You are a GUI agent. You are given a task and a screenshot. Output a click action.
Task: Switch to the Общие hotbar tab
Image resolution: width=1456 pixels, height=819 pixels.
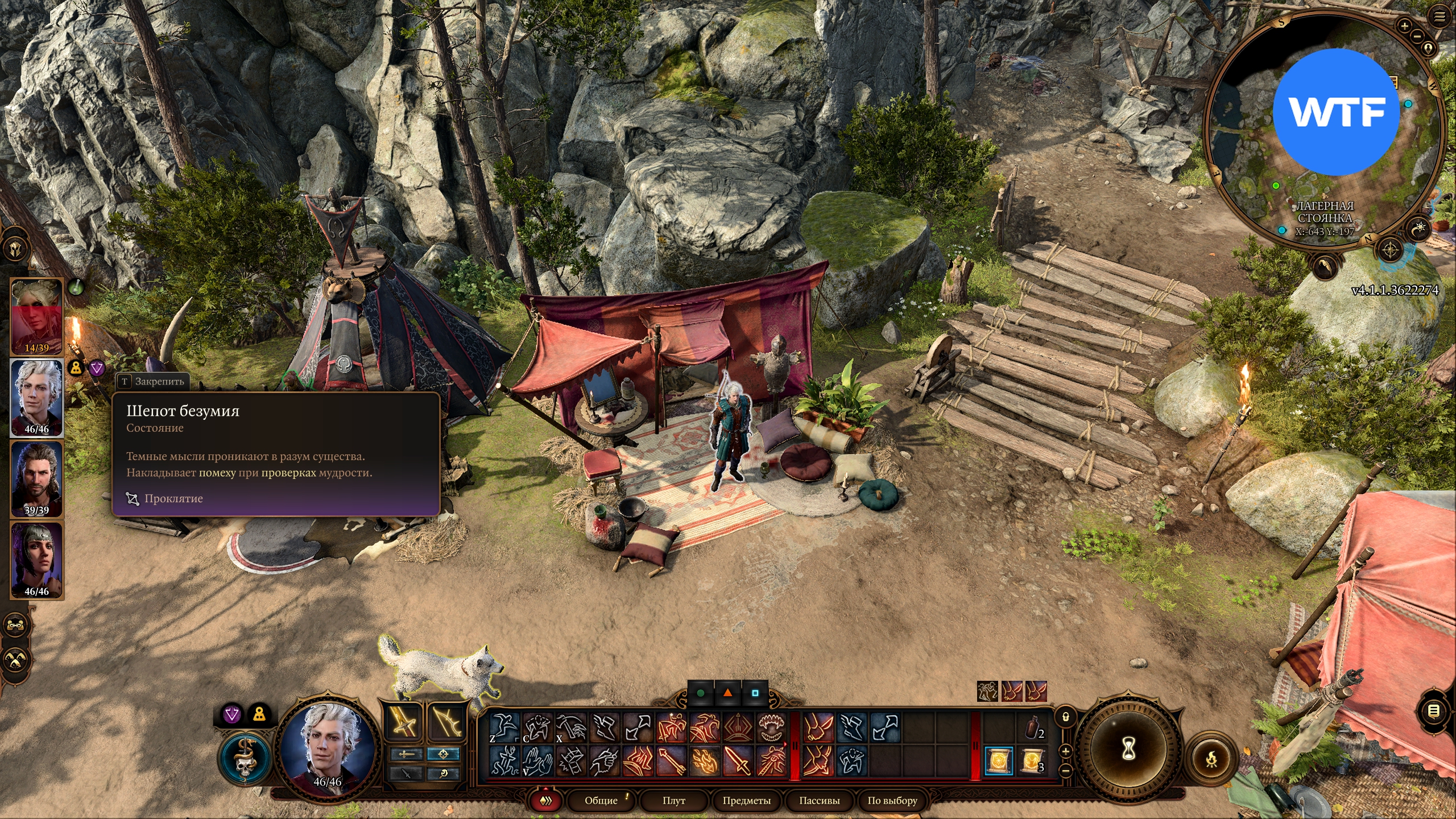[x=601, y=800]
